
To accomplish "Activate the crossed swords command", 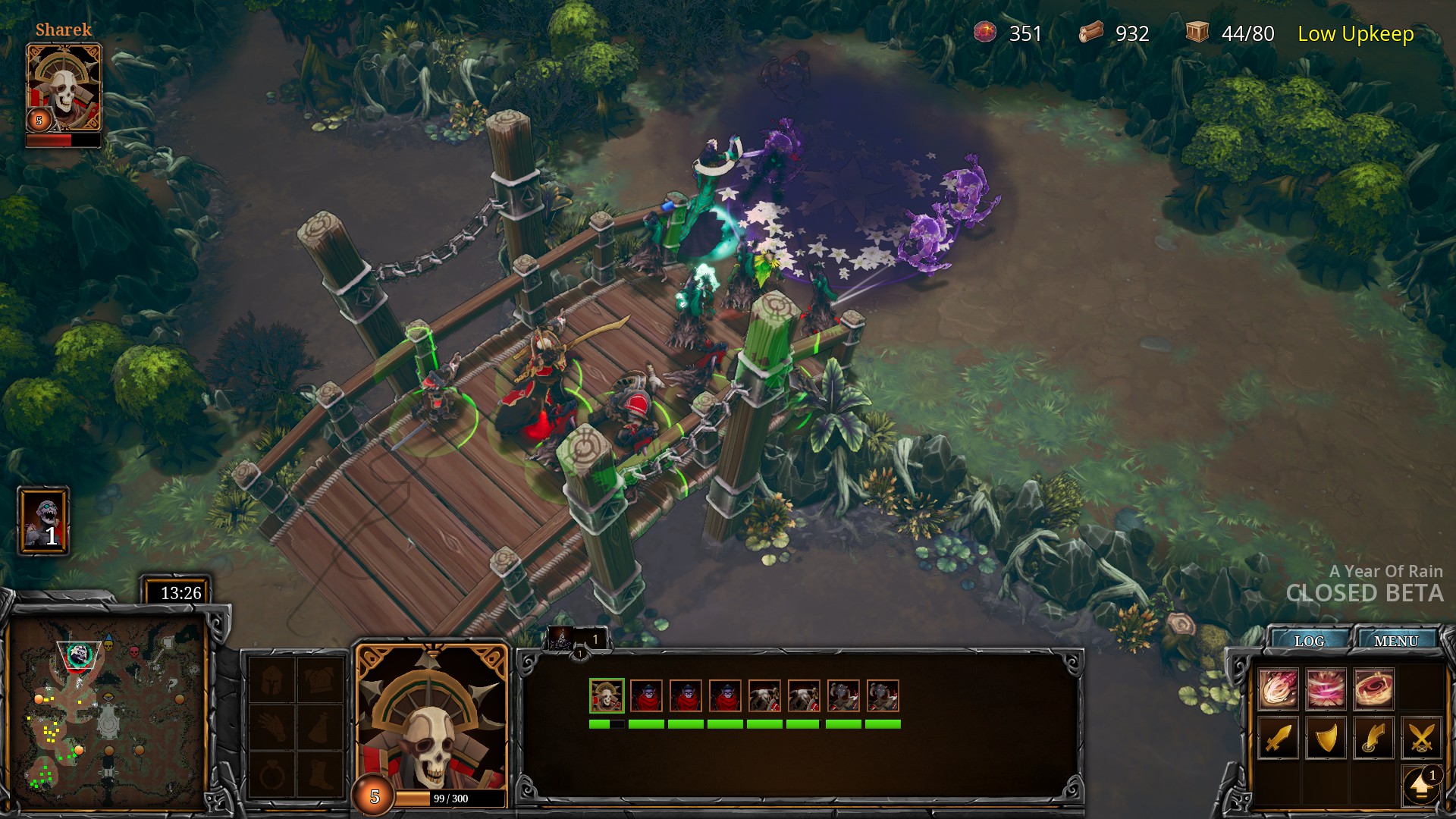I will pos(1421,737).
